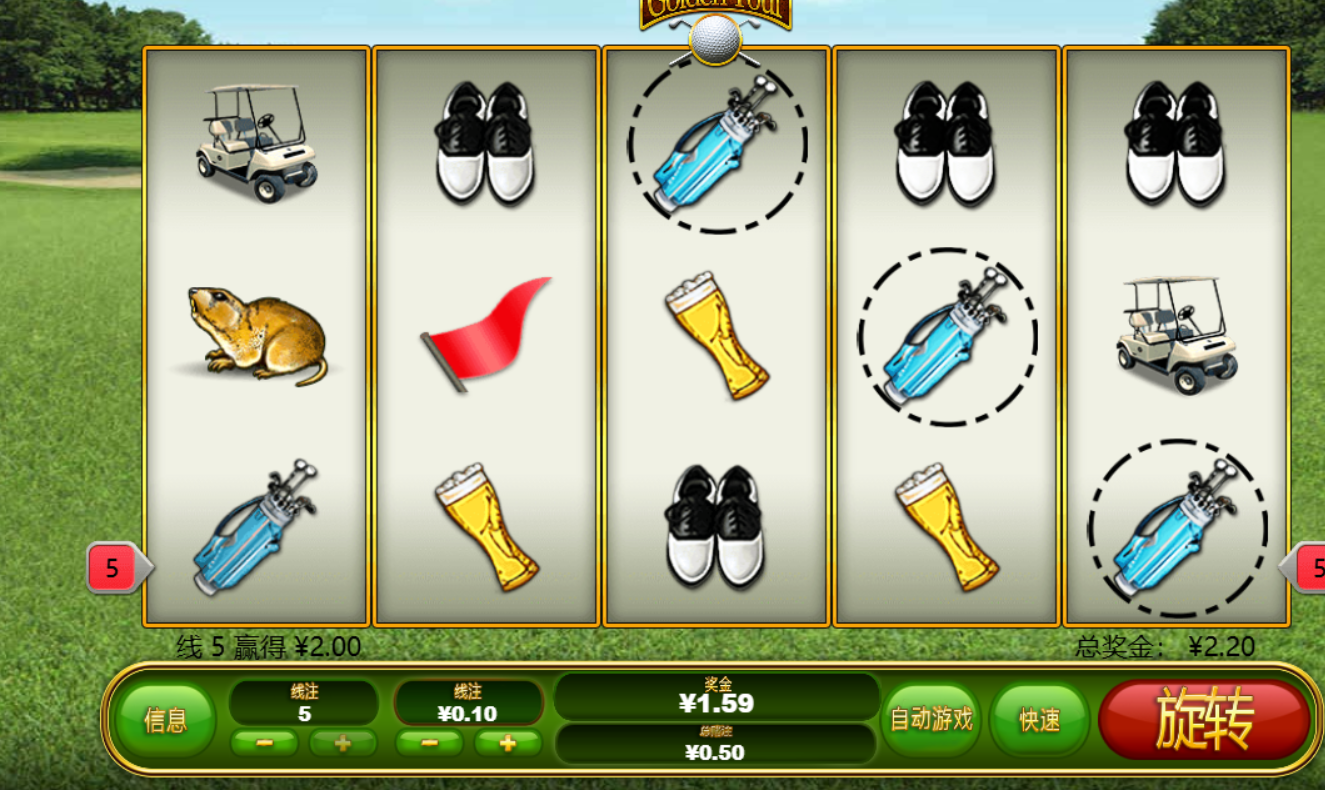Toggle 快速 fast mode
Screen dimensions: 1325x790
[x=1039, y=720]
